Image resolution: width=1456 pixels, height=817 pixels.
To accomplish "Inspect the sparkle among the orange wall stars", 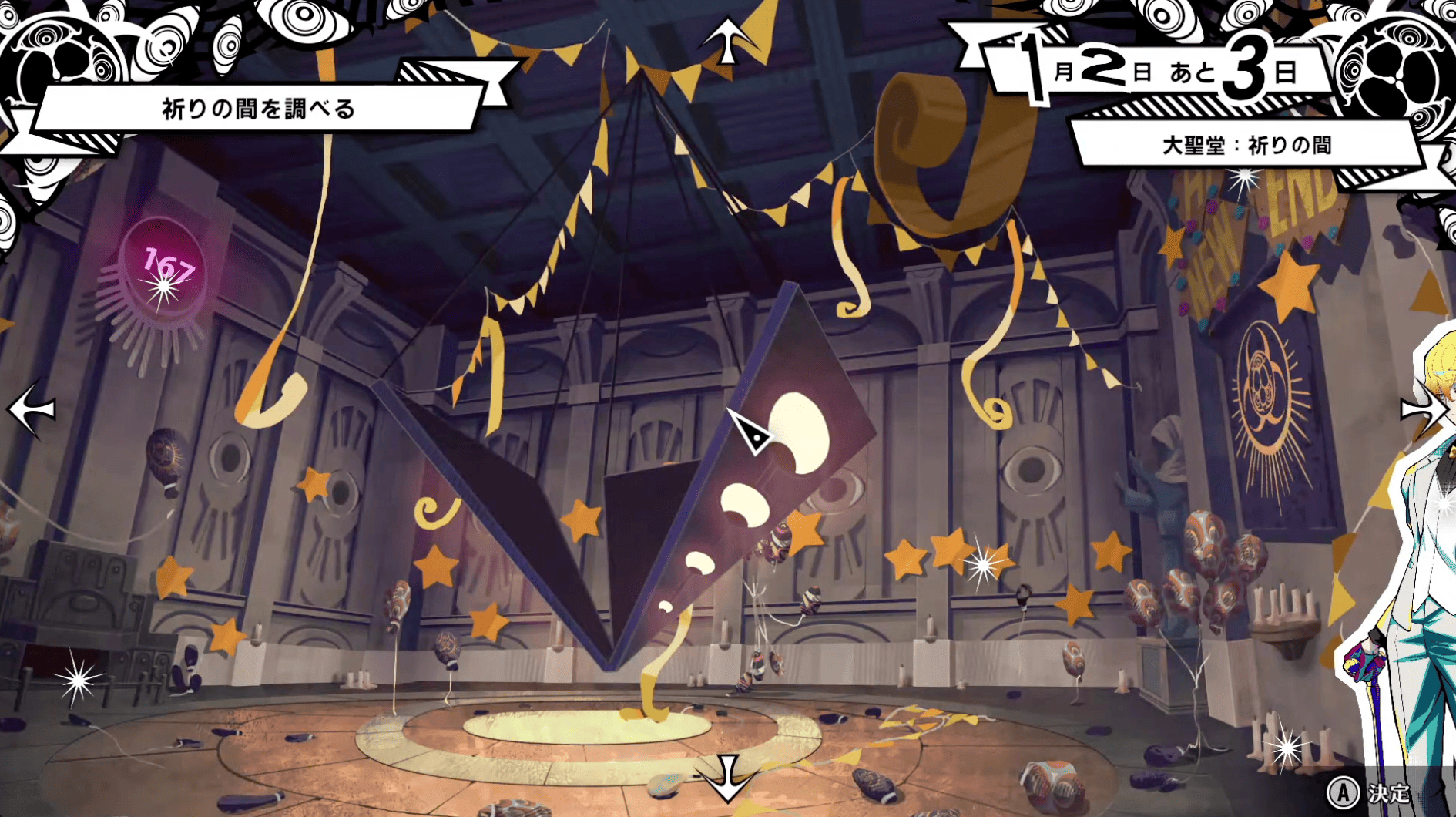I will tap(983, 565).
